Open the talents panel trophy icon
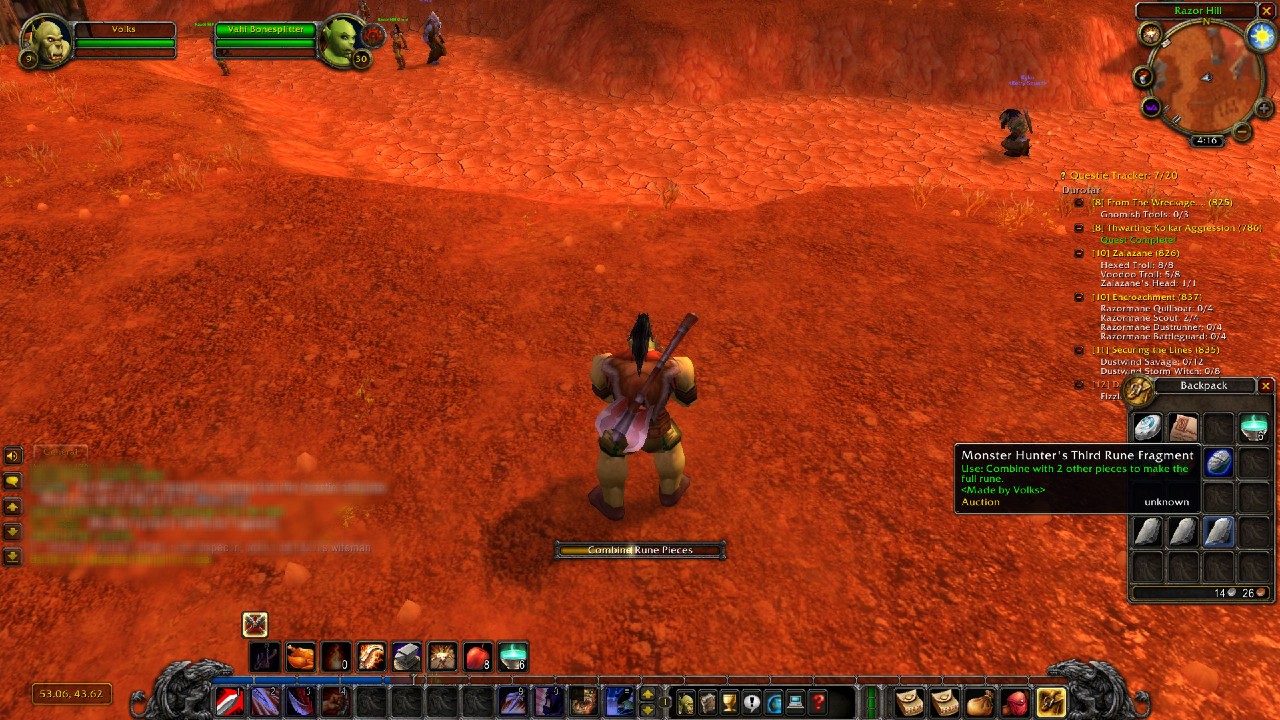The height and width of the screenshot is (720, 1280). 729,702
